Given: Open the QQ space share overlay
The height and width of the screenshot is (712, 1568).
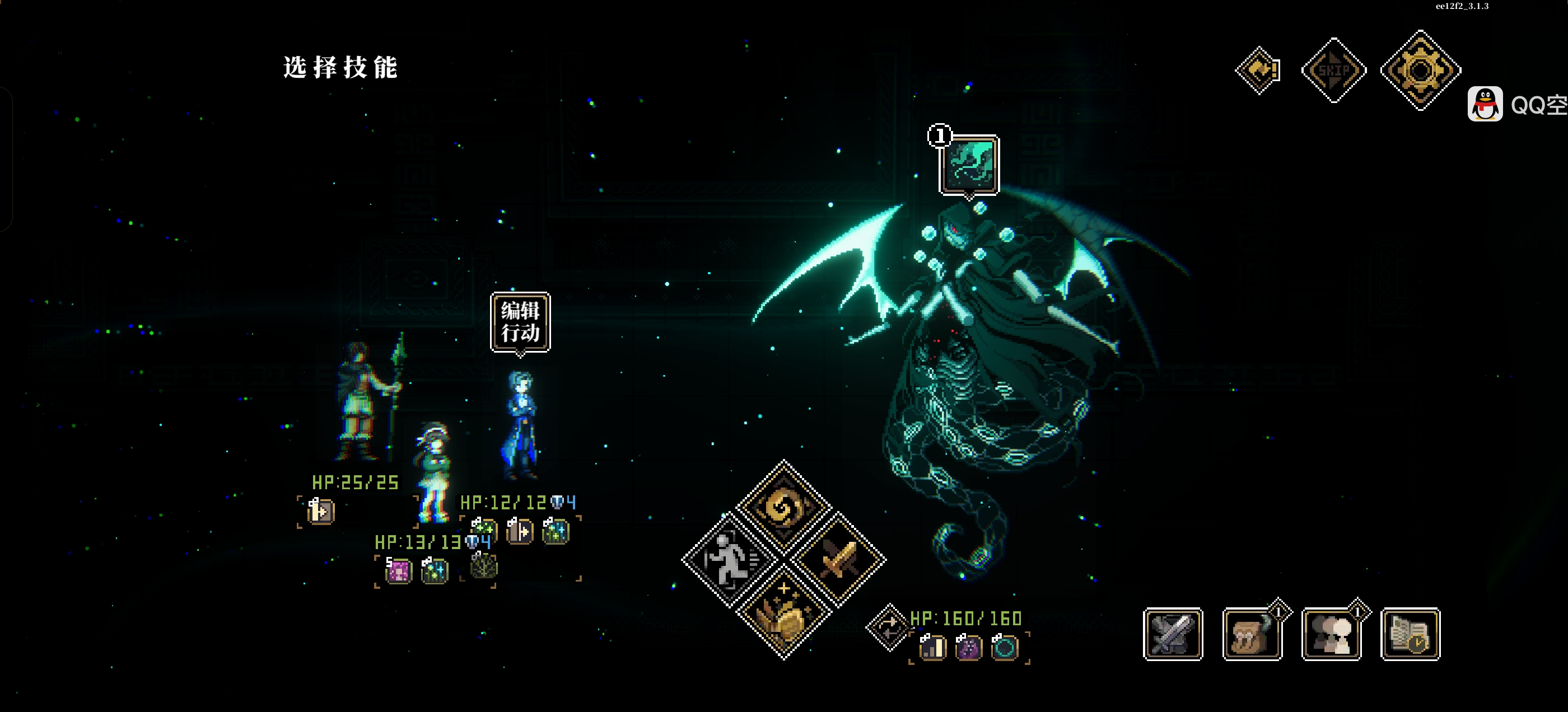Looking at the screenshot, I should click(x=1517, y=105).
